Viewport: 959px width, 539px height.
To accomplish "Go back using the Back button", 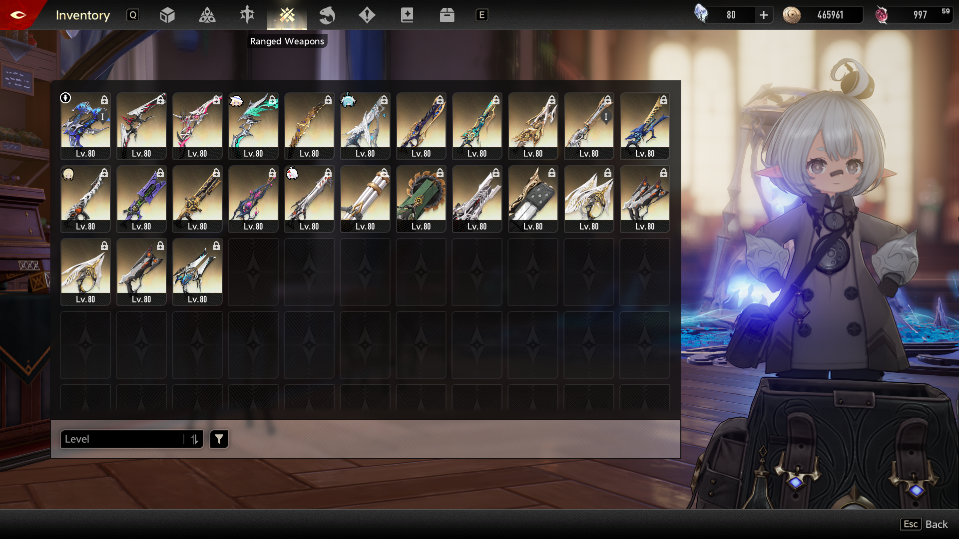I will pyautogui.click(x=925, y=524).
